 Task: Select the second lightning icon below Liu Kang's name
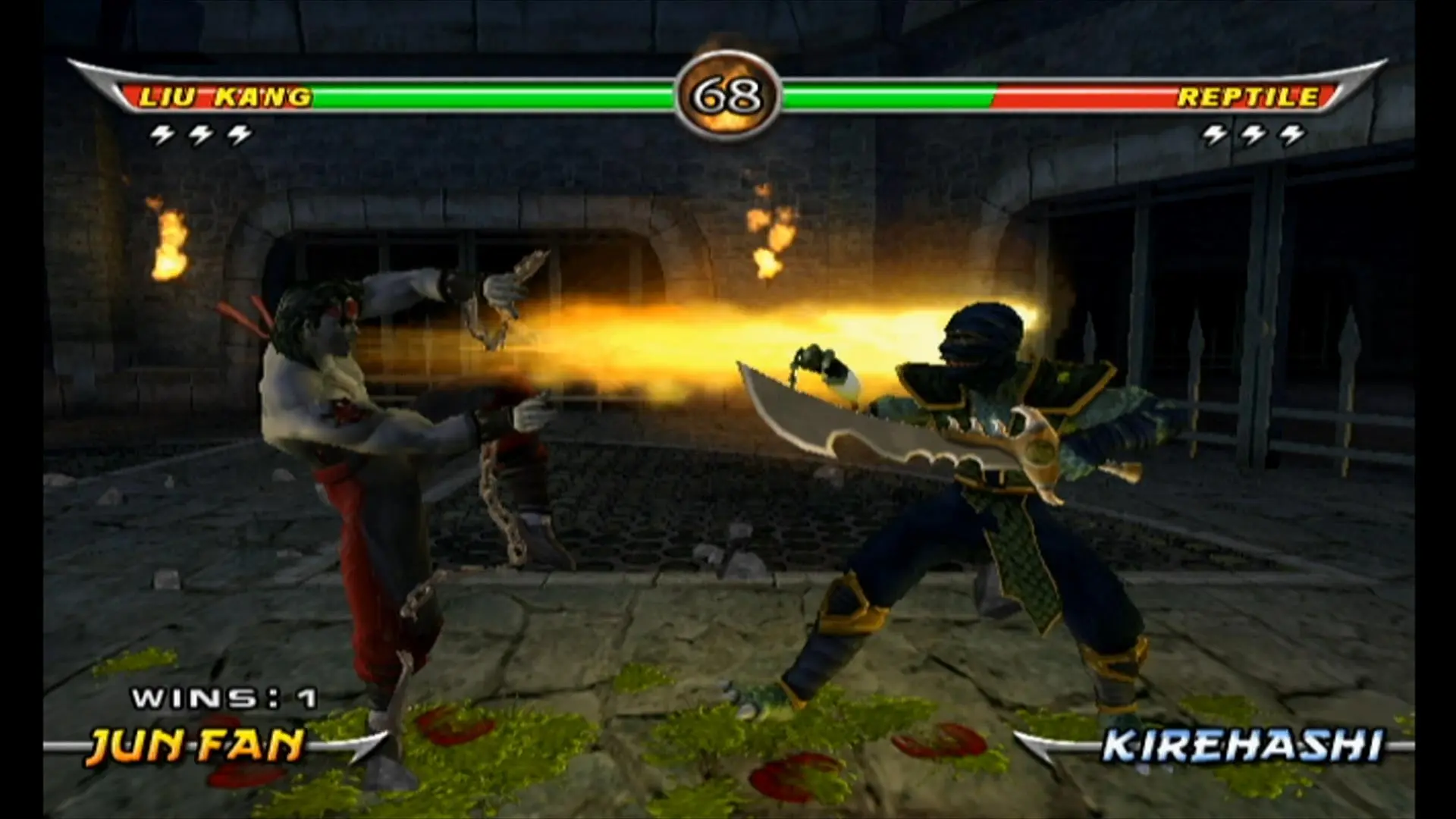pos(201,135)
